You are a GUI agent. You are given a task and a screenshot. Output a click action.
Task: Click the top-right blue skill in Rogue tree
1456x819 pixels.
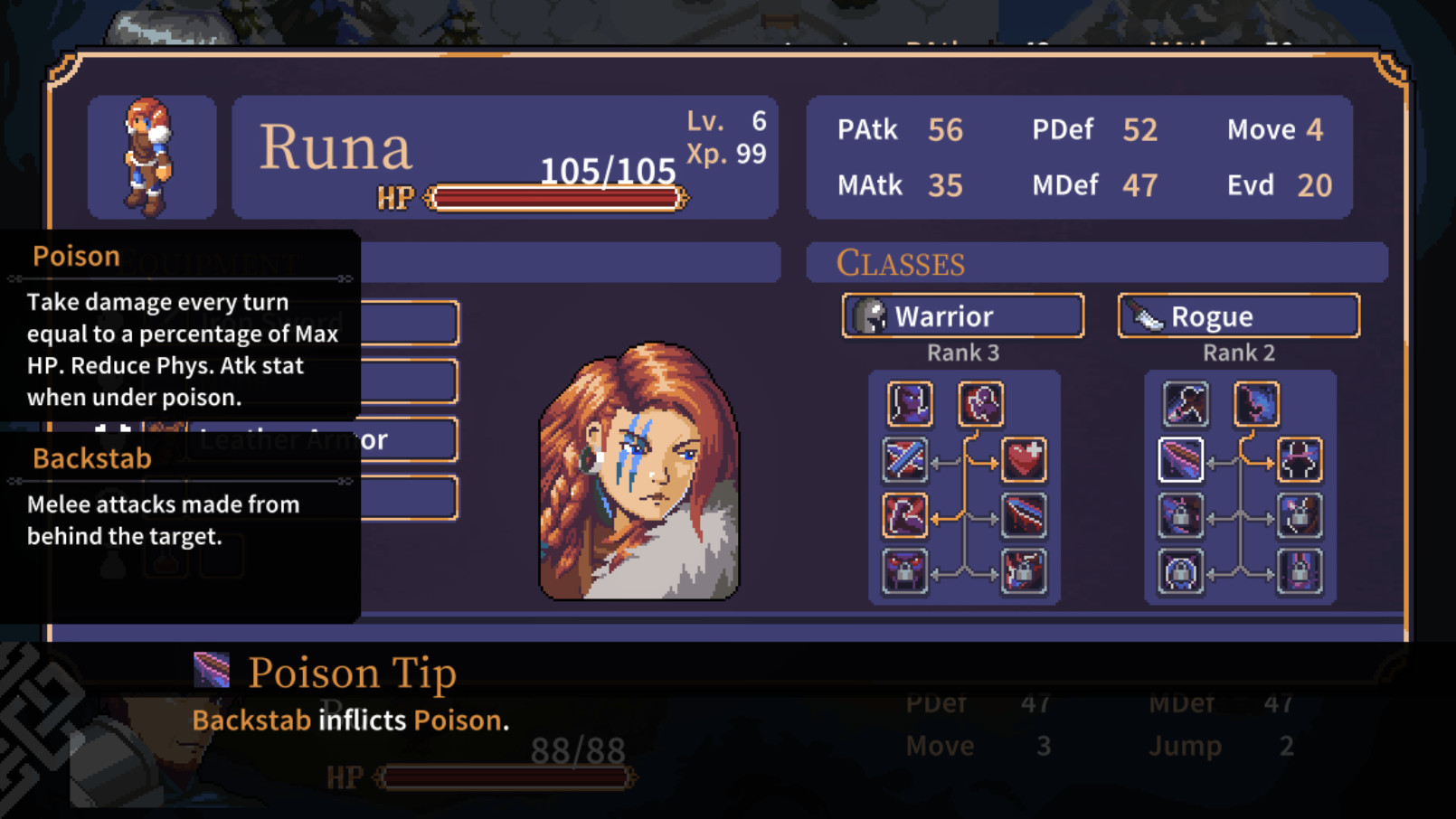coord(1254,404)
